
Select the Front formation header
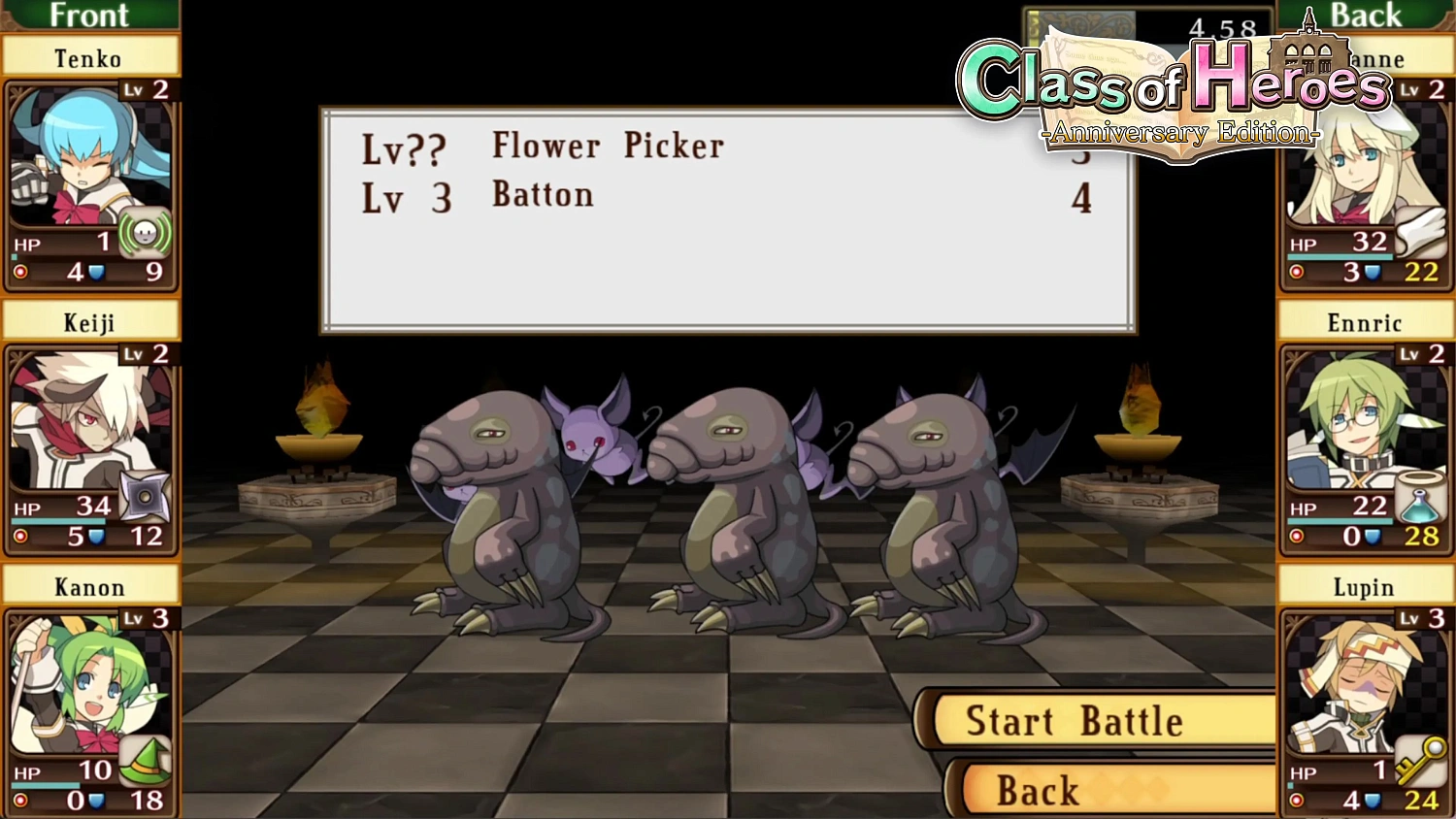point(90,16)
